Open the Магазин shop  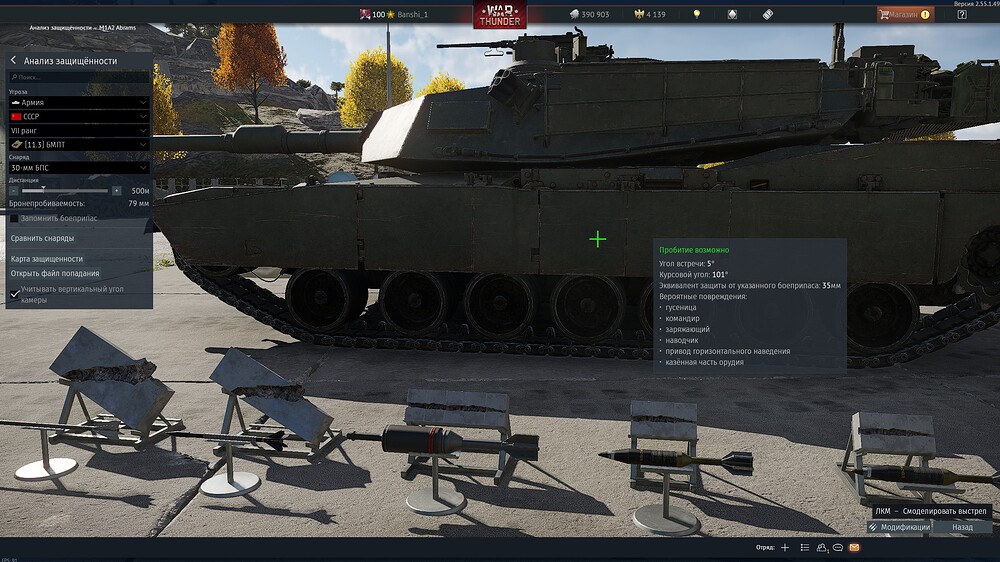(x=904, y=15)
